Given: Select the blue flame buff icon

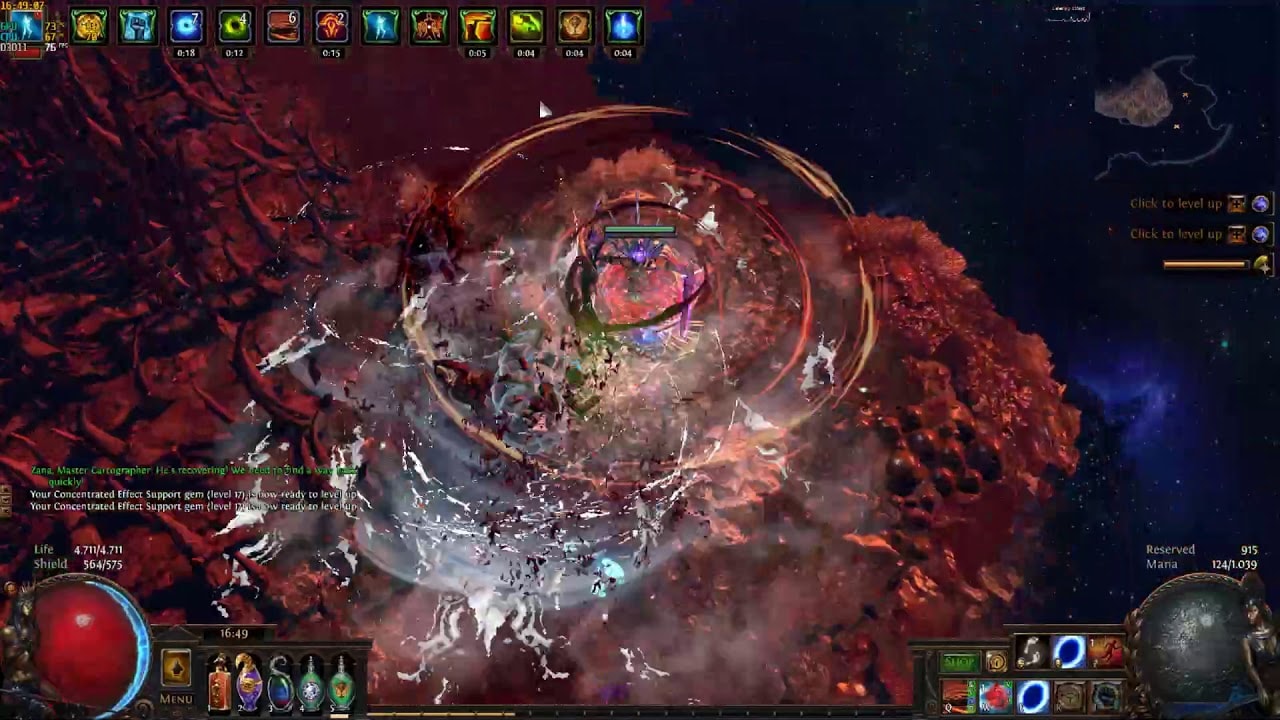Looking at the screenshot, I should (622, 27).
